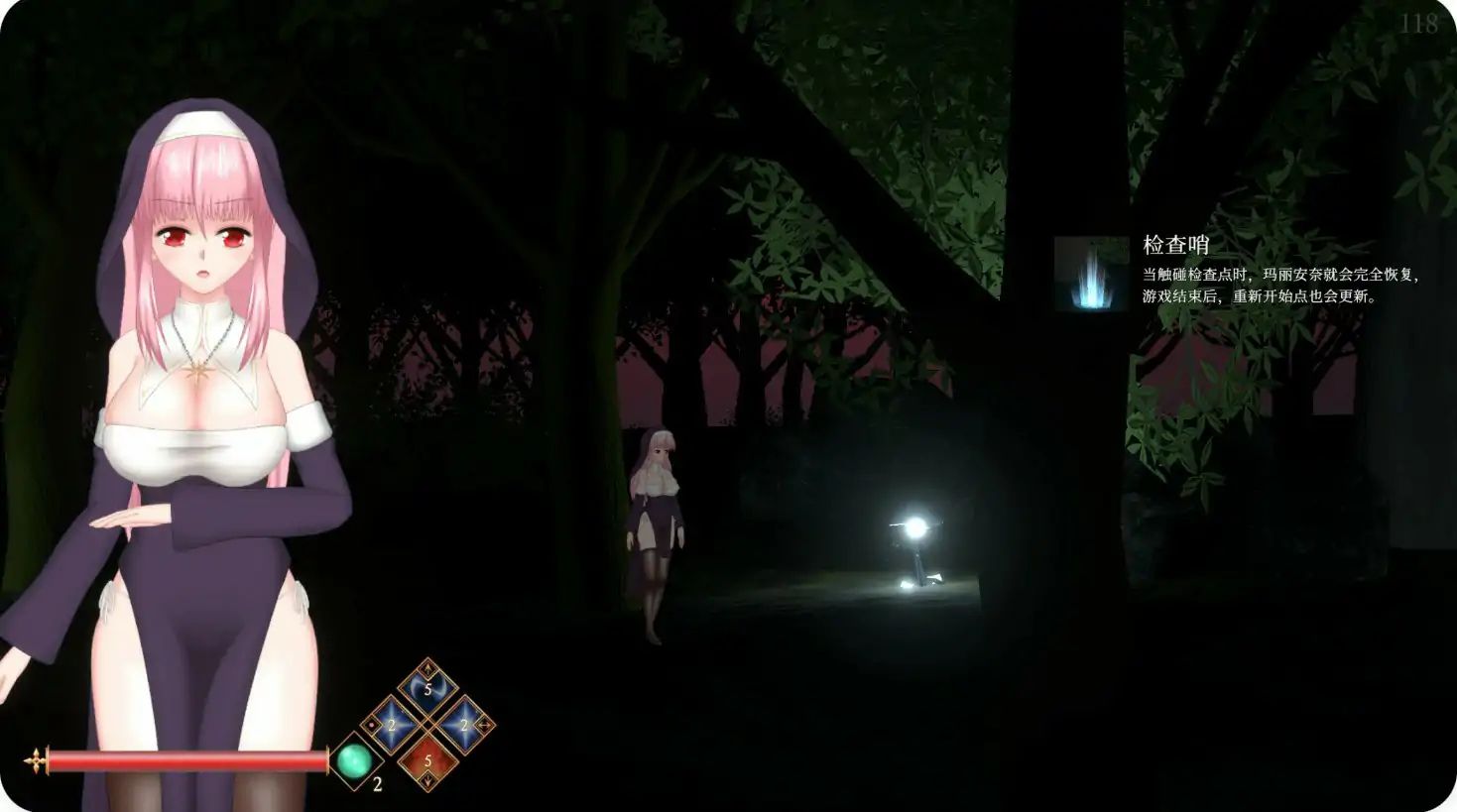Select the right blue star skill costing 2

(x=463, y=724)
